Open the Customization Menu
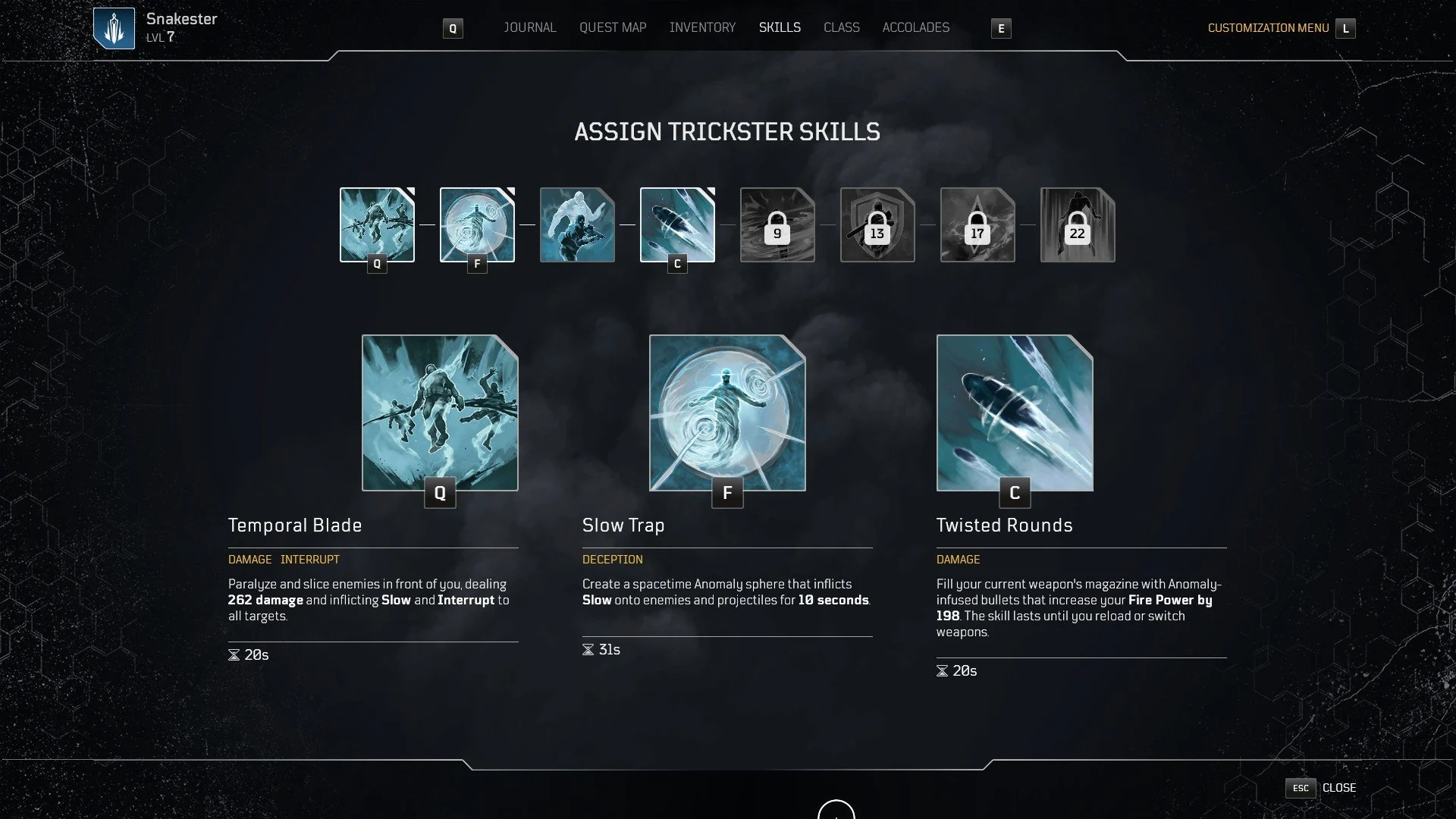The width and height of the screenshot is (1456, 819). point(1269,28)
